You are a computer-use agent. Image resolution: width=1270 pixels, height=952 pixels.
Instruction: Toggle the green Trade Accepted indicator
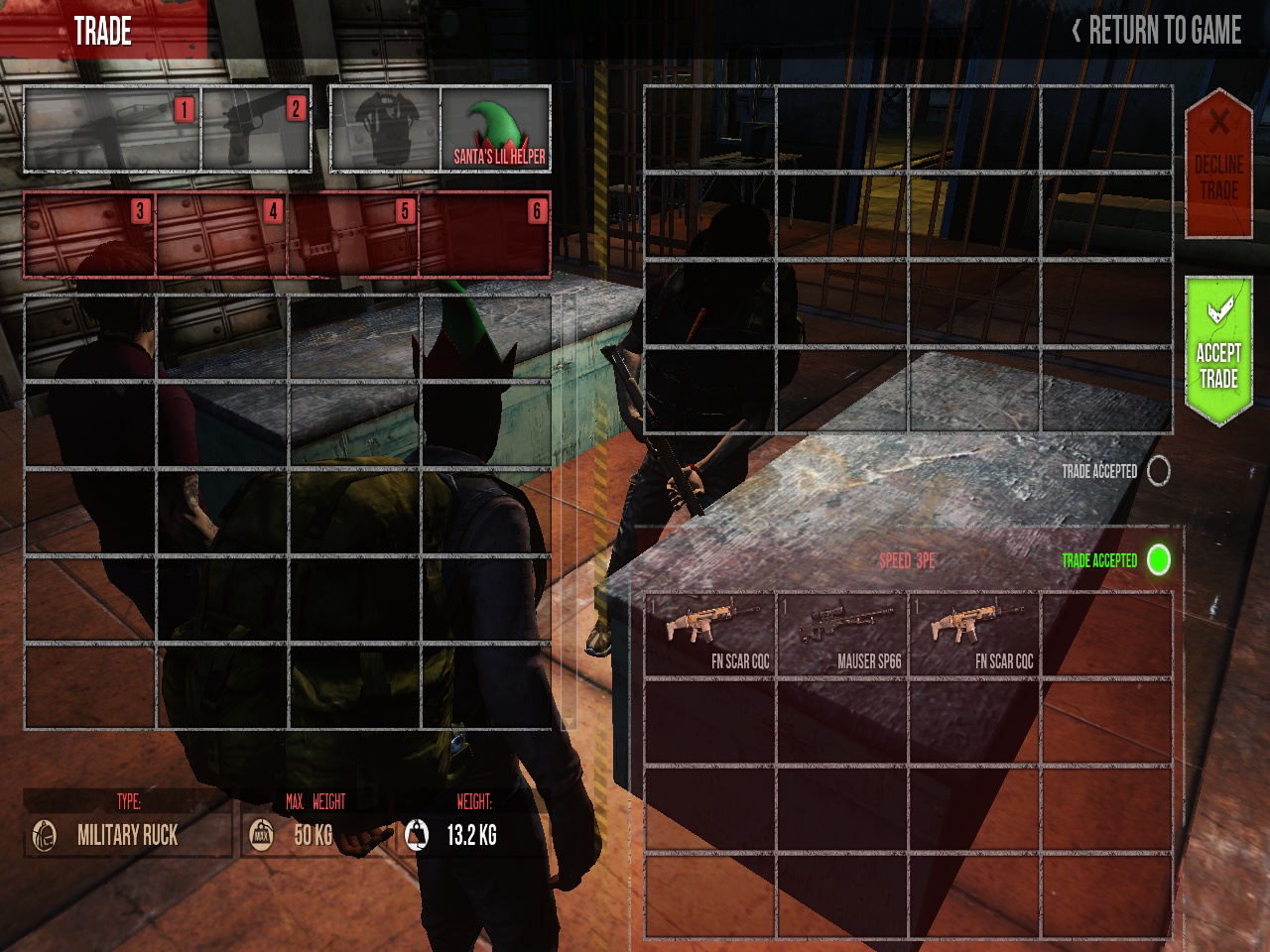pos(1158,560)
